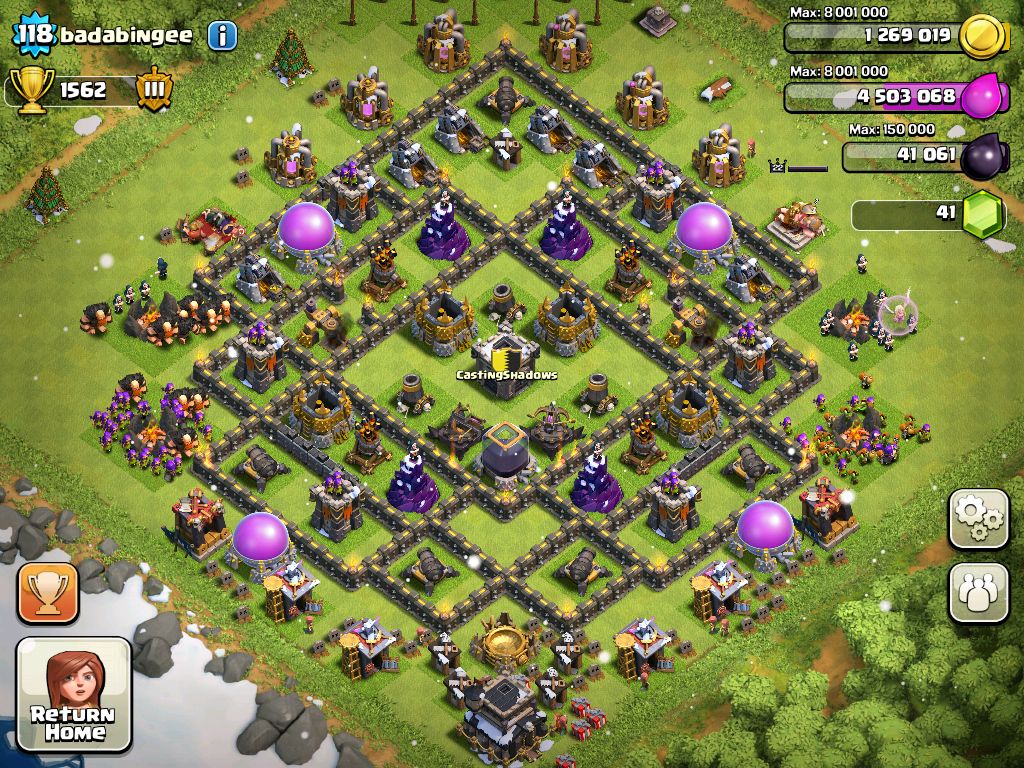Click the Return Home button
1024x768 pixels.
coord(74,696)
